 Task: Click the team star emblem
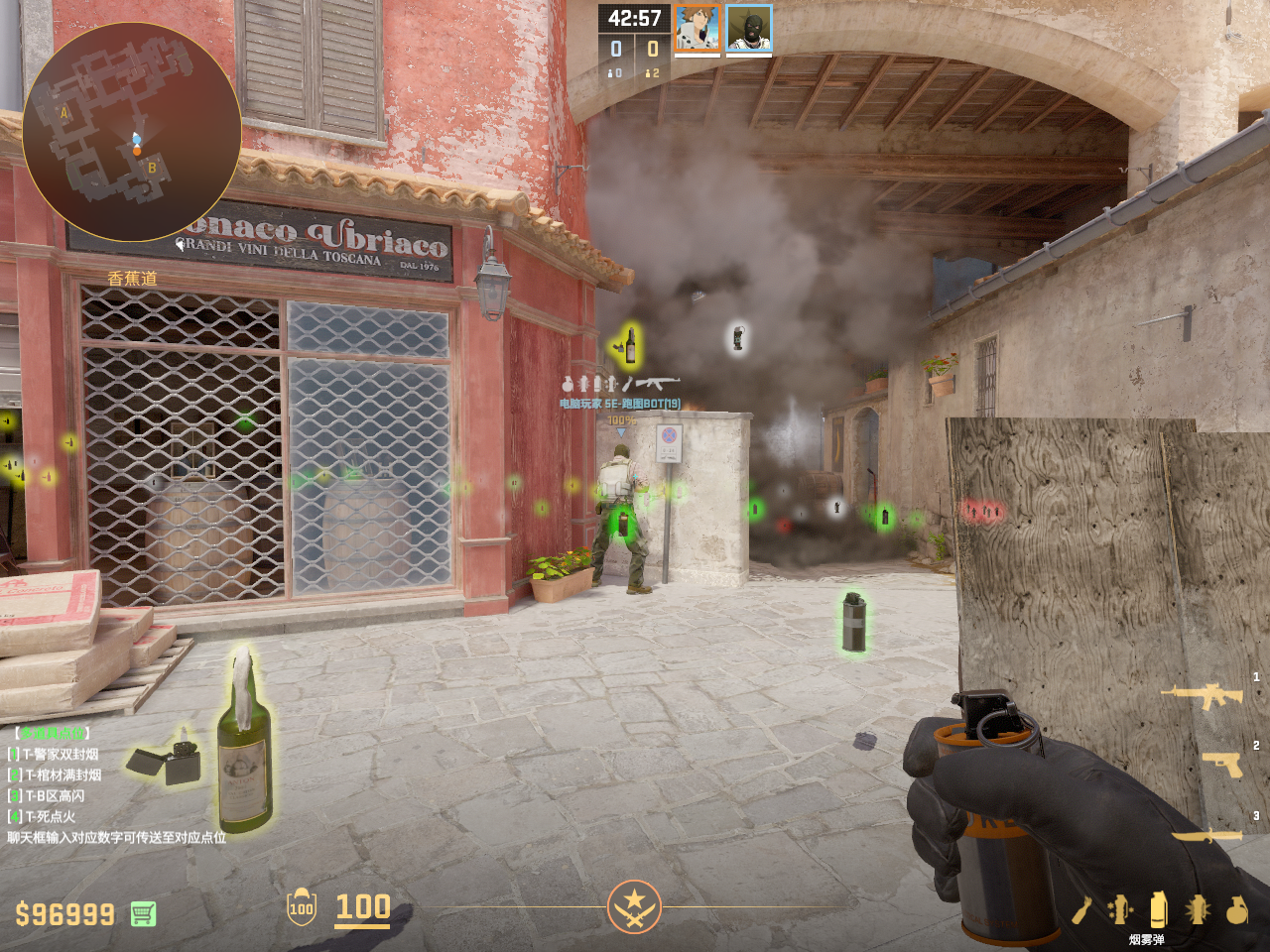coord(634,905)
